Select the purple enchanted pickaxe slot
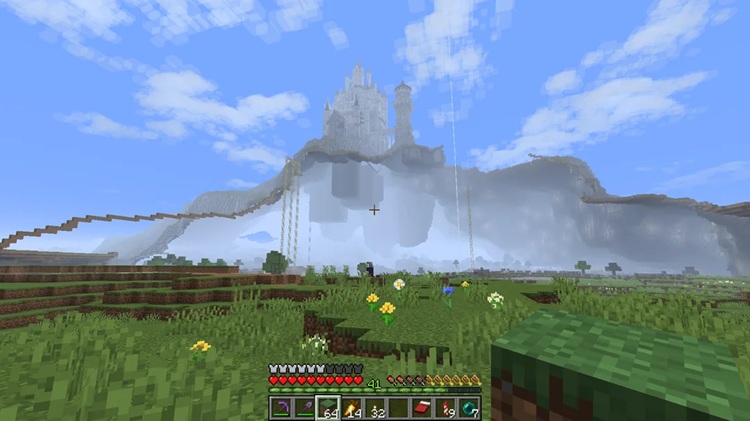This screenshot has width=750, height=421. (x=280, y=407)
